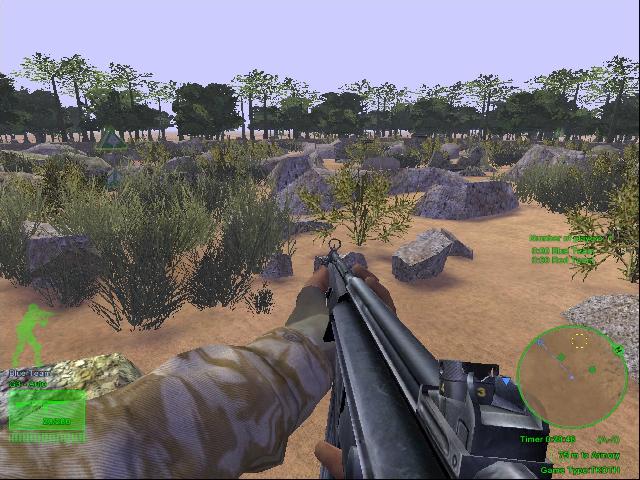
Task: Select the yellow dashed waypoint marker on minimap
Action: click(x=579, y=341)
